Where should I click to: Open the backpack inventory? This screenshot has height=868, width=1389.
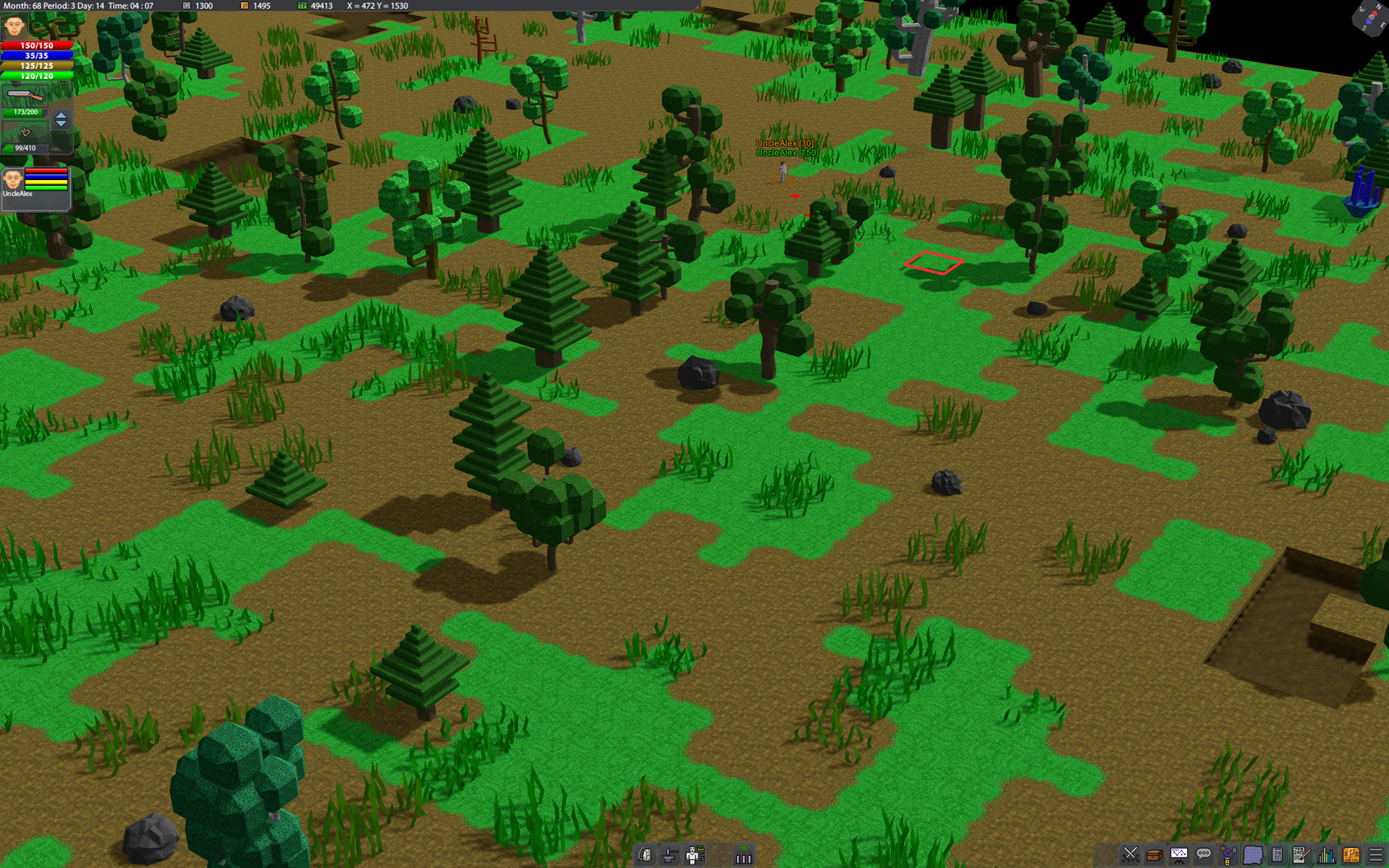pyautogui.click(x=645, y=856)
